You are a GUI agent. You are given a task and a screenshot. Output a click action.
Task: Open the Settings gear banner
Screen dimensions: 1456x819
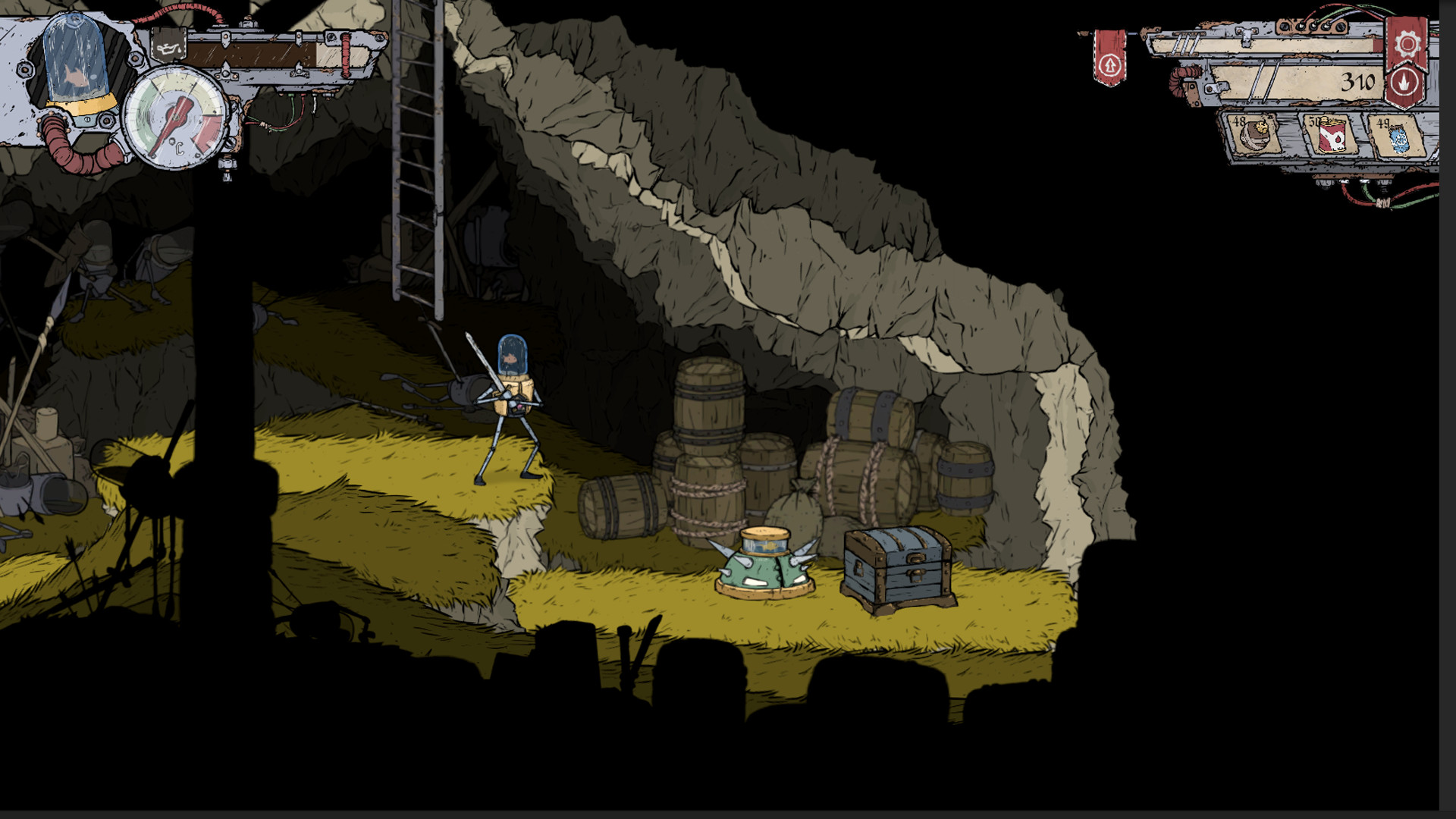click(1407, 44)
